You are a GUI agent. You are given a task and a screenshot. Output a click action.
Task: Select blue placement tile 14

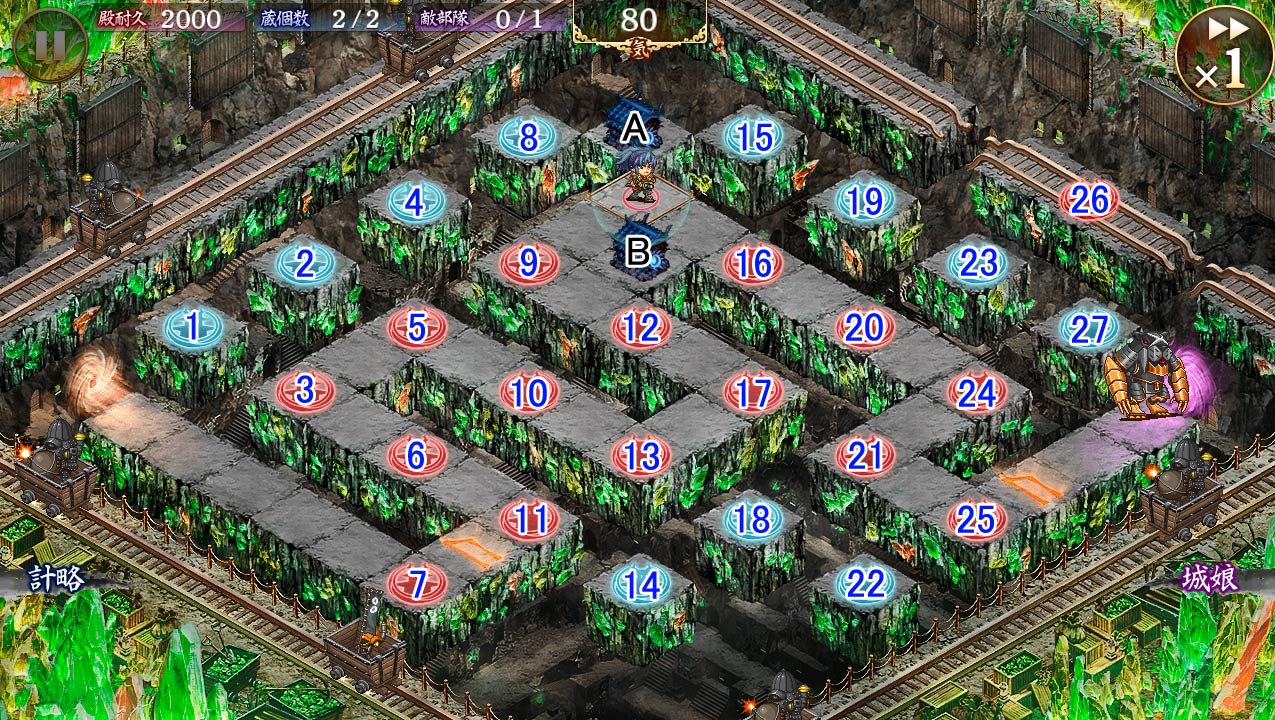click(x=641, y=584)
